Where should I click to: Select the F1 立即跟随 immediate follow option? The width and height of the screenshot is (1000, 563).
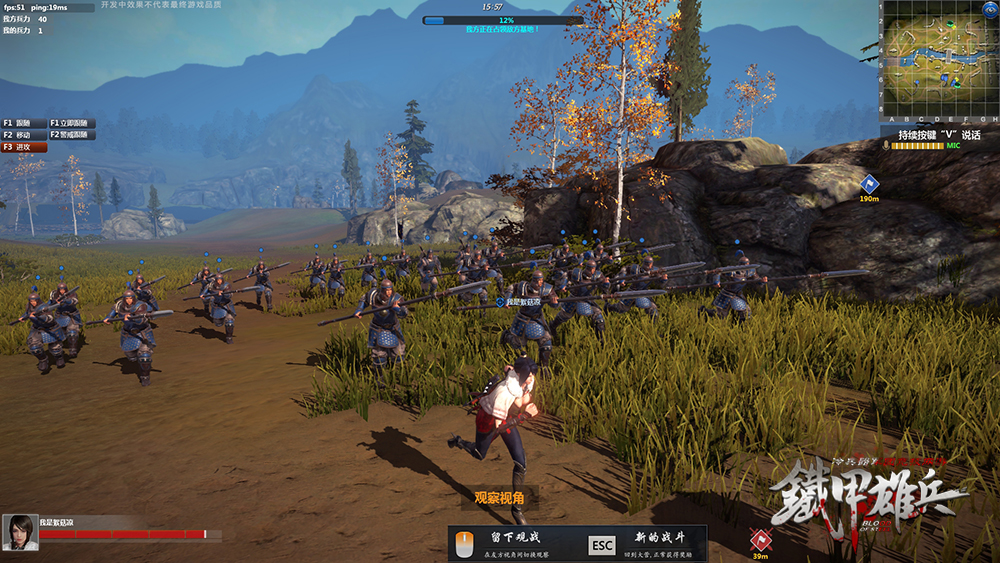71,123
